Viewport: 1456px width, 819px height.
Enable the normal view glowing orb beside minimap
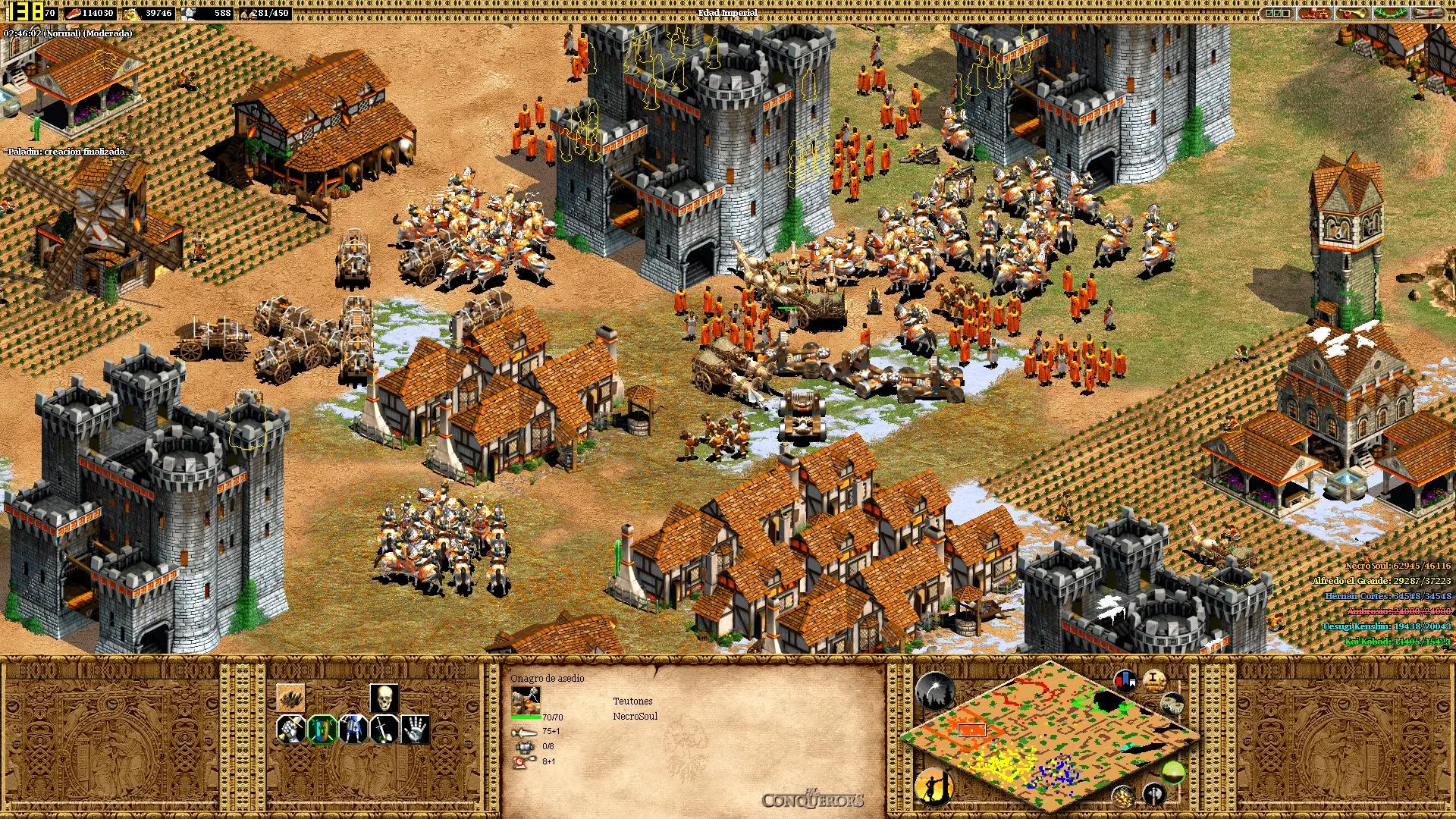1175,773
